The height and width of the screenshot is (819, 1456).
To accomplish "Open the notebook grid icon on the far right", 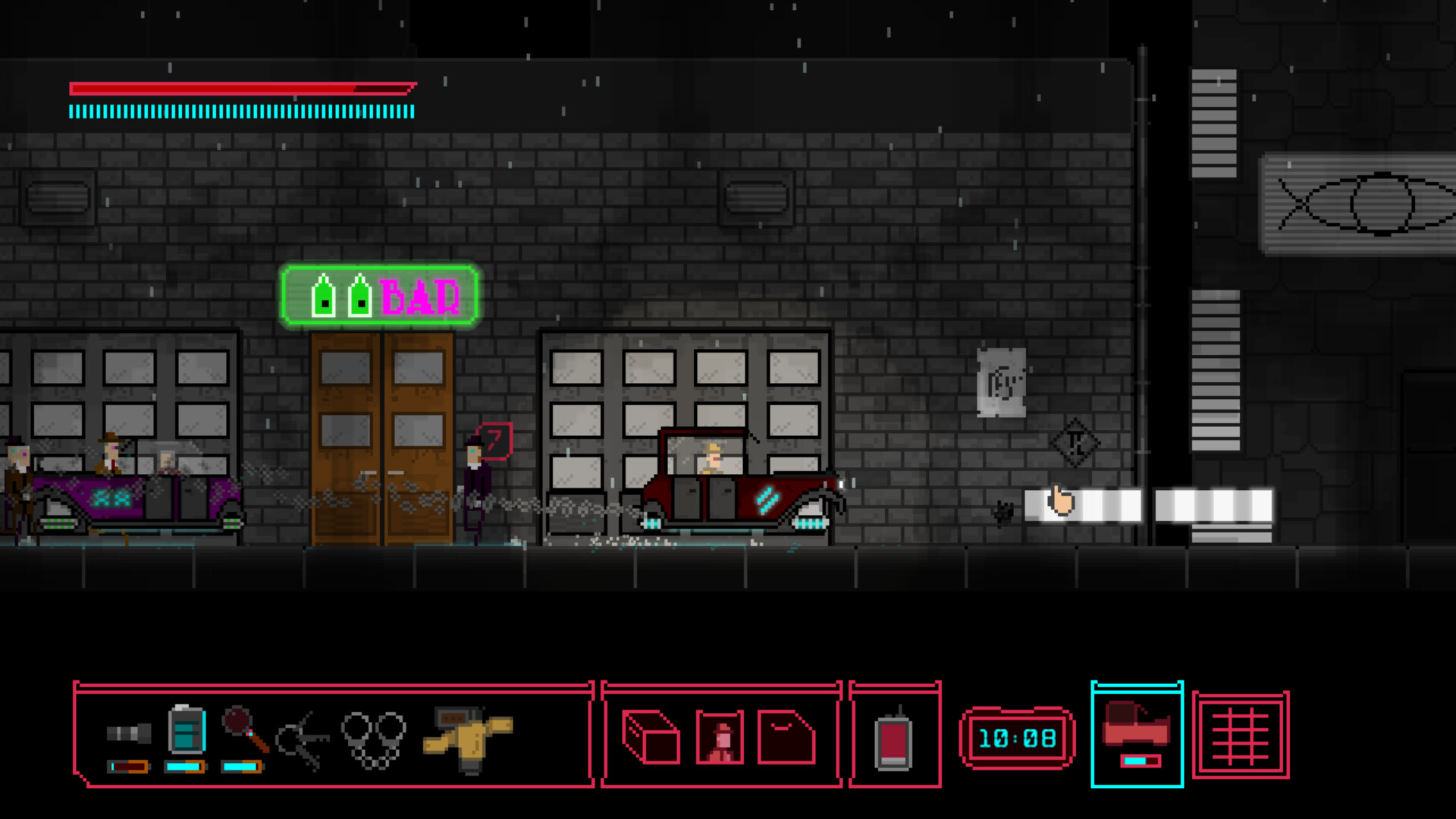I will pos(1242,736).
